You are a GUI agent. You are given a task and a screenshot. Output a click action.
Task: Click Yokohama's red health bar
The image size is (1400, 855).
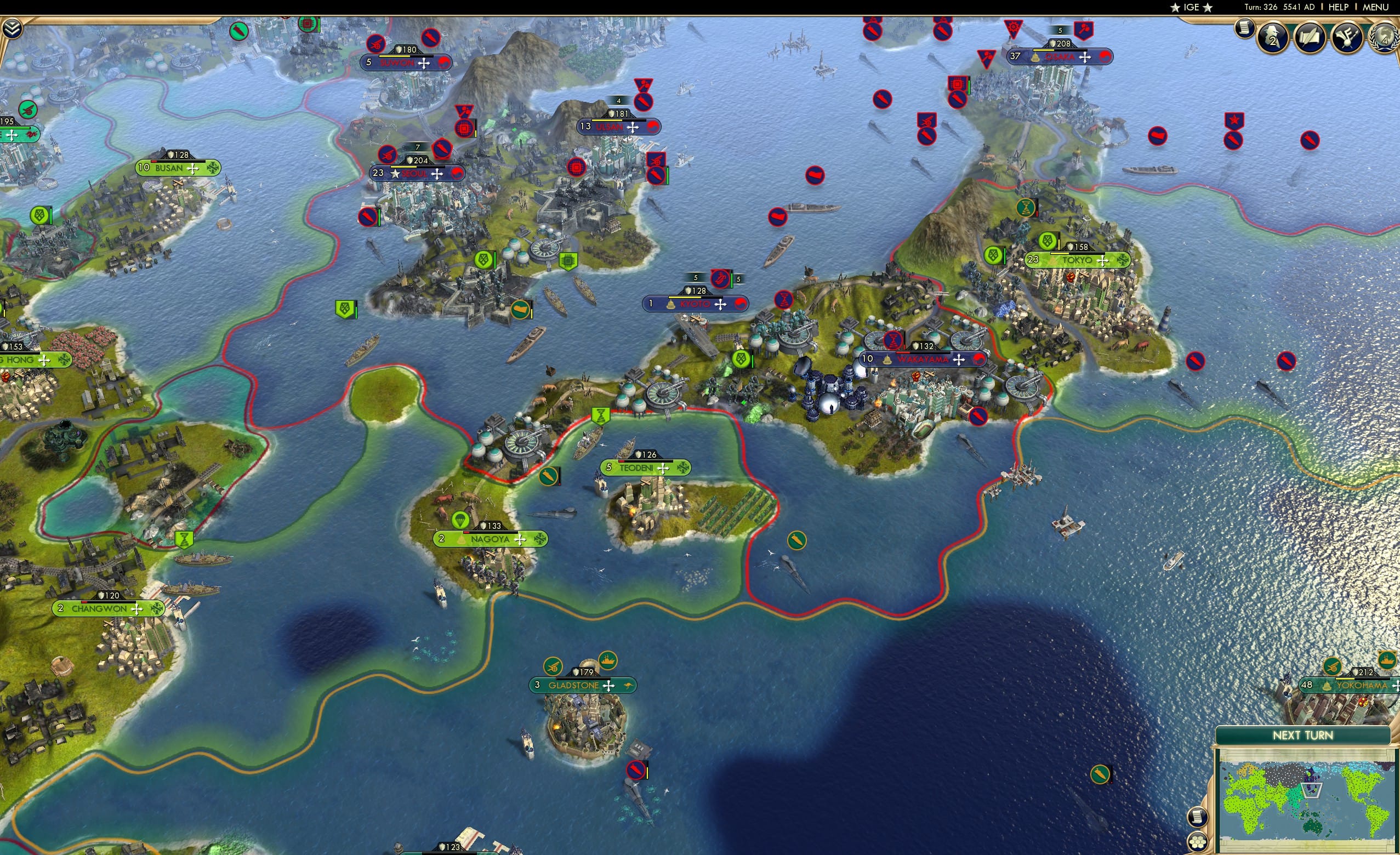pos(1359,680)
